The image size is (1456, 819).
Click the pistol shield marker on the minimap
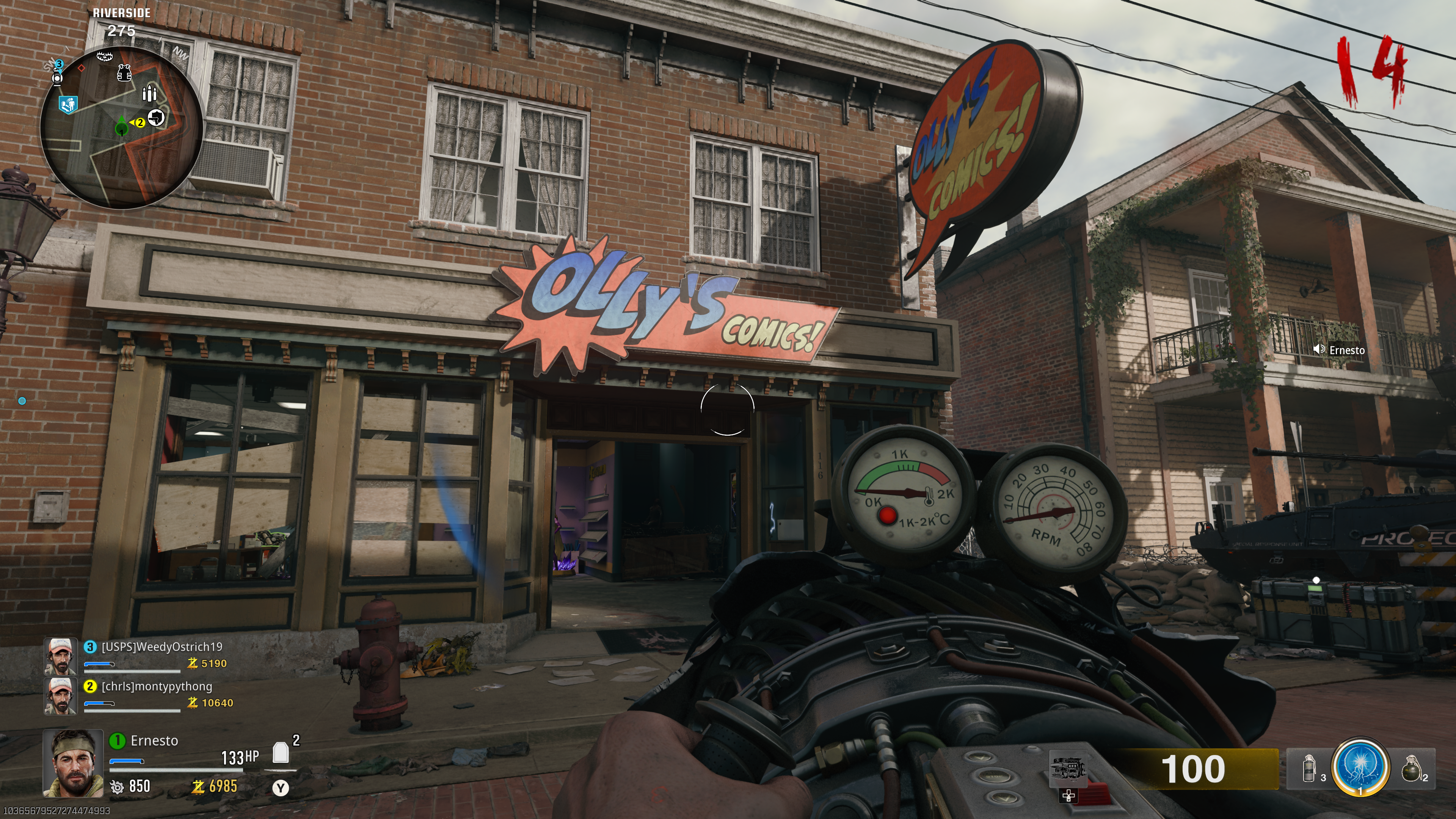point(156,118)
